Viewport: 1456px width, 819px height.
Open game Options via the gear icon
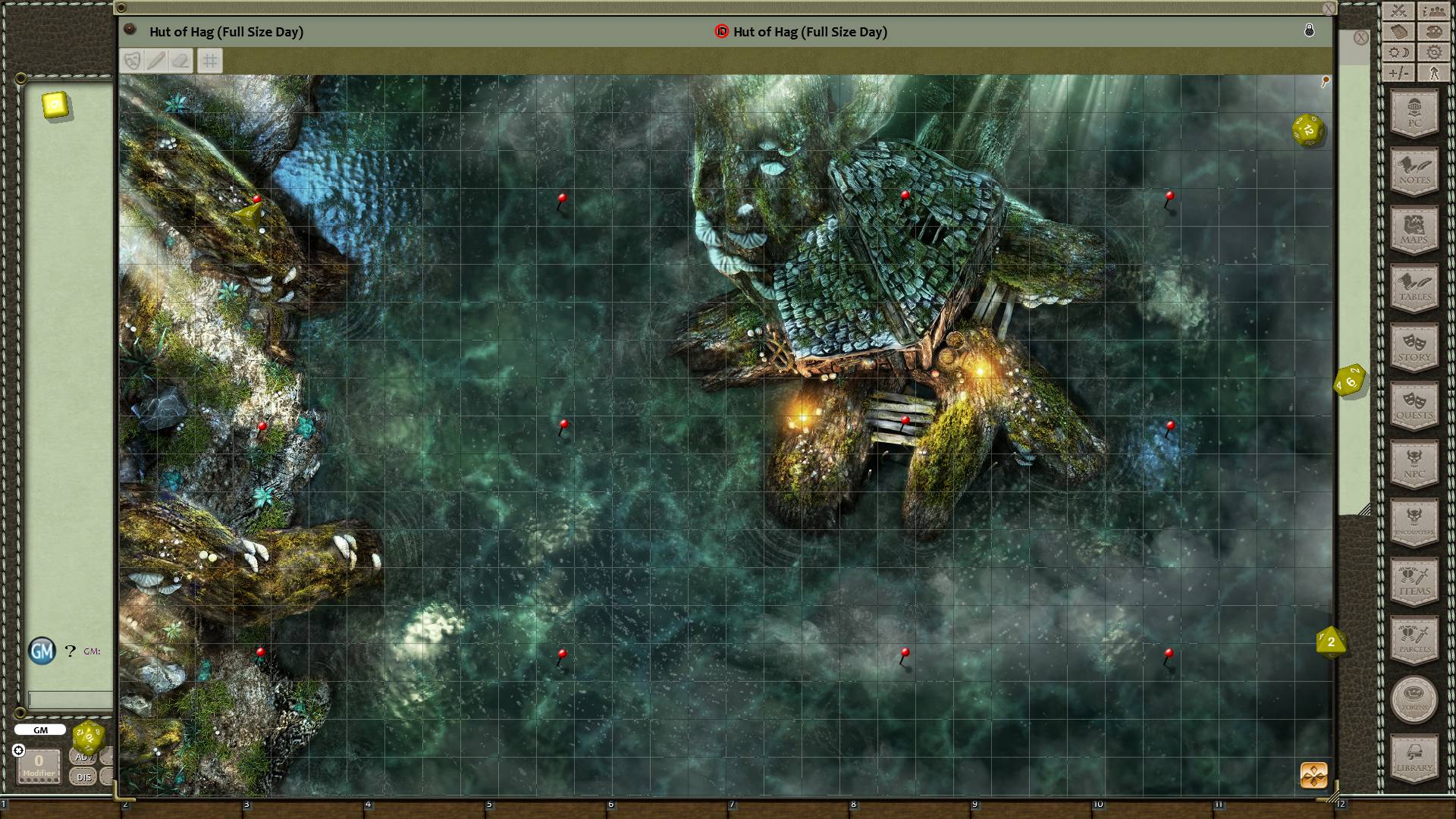coord(1433,52)
